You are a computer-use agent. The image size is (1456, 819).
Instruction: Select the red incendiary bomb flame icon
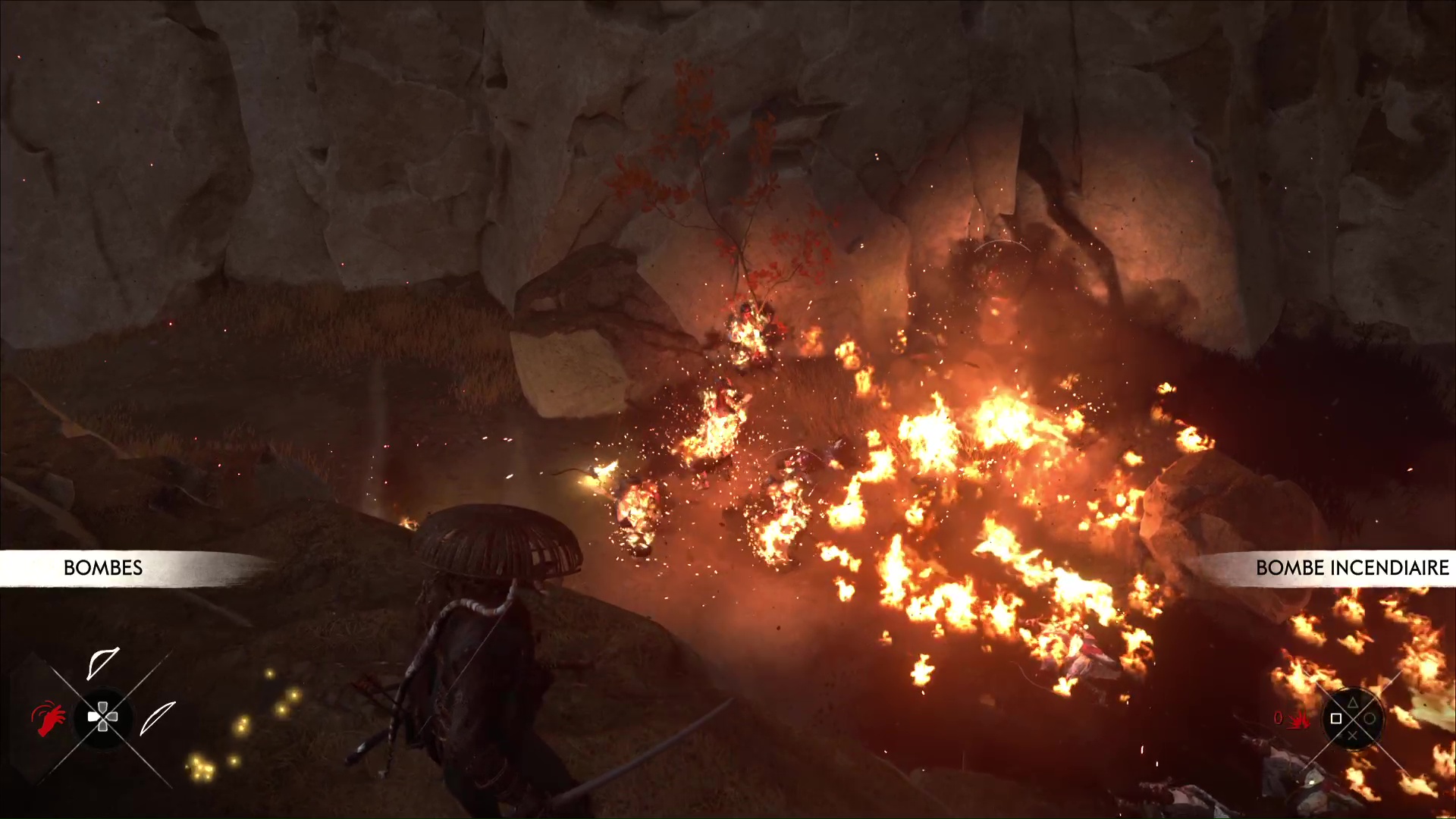click(x=1301, y=719)
